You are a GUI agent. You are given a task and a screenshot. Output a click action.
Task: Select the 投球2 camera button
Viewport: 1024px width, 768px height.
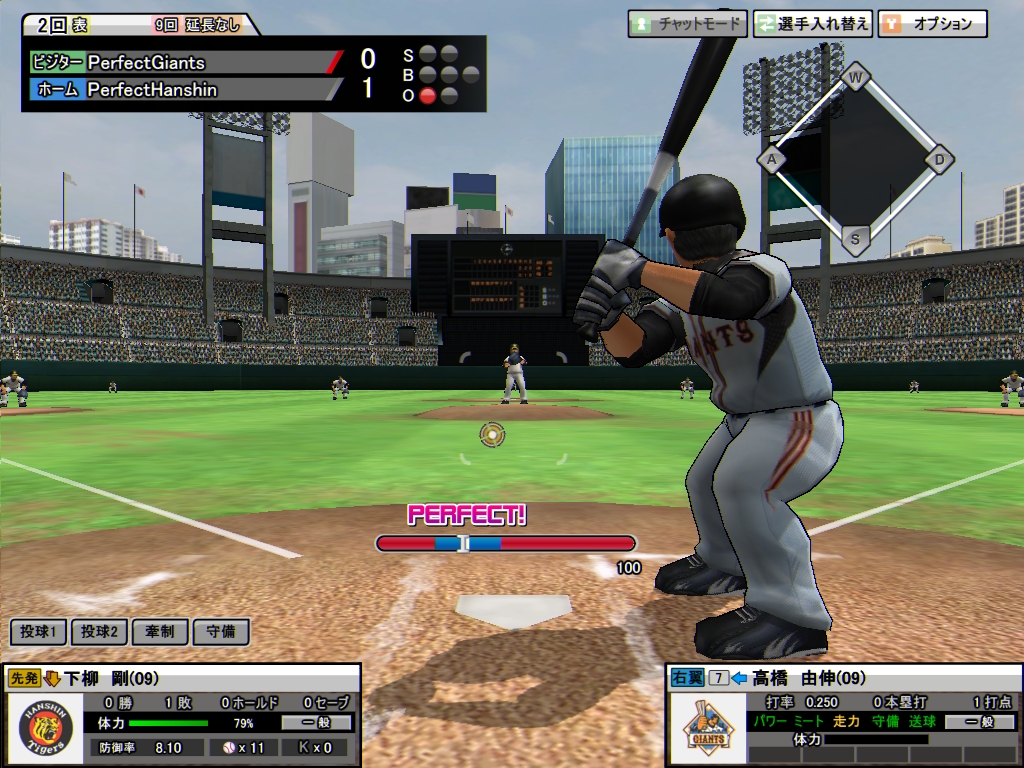coord(100,632)
